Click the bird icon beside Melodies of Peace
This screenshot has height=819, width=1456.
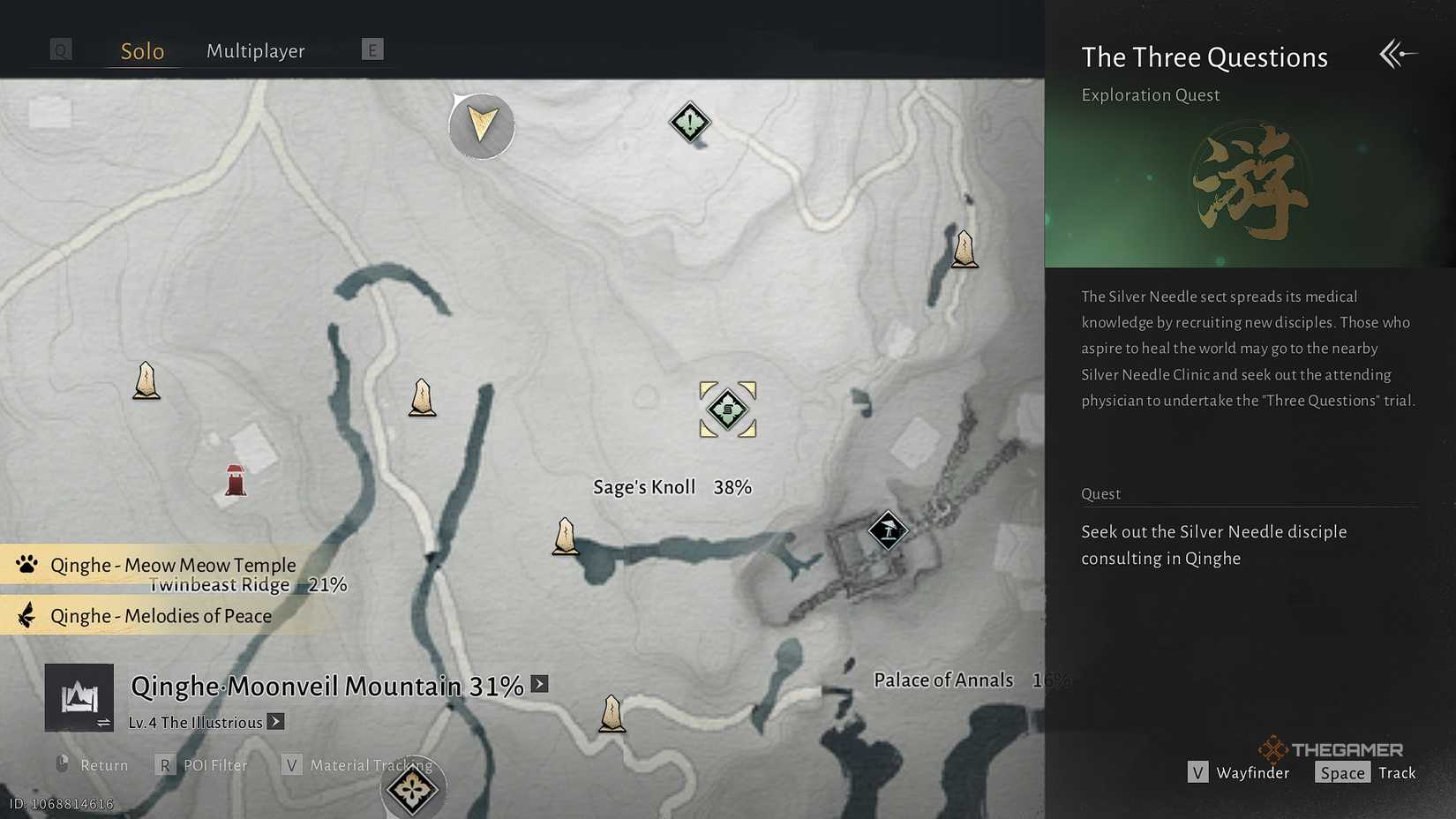point(26,615)
